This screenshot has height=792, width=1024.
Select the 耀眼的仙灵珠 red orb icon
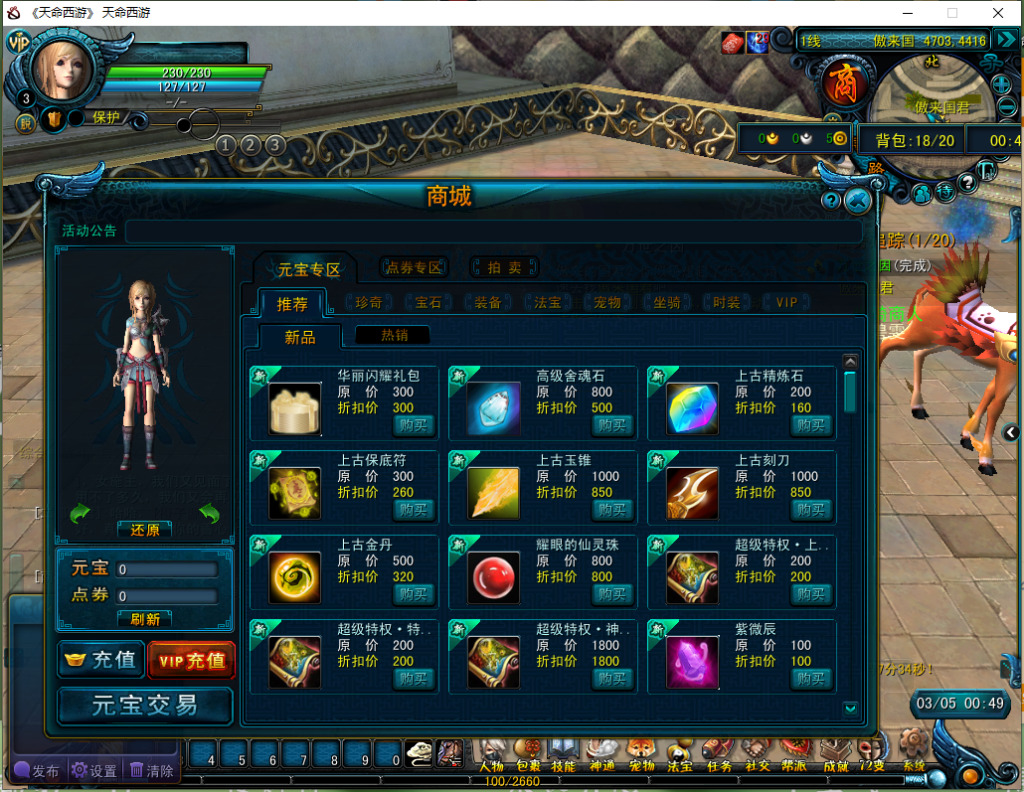(x=493, y=577)
